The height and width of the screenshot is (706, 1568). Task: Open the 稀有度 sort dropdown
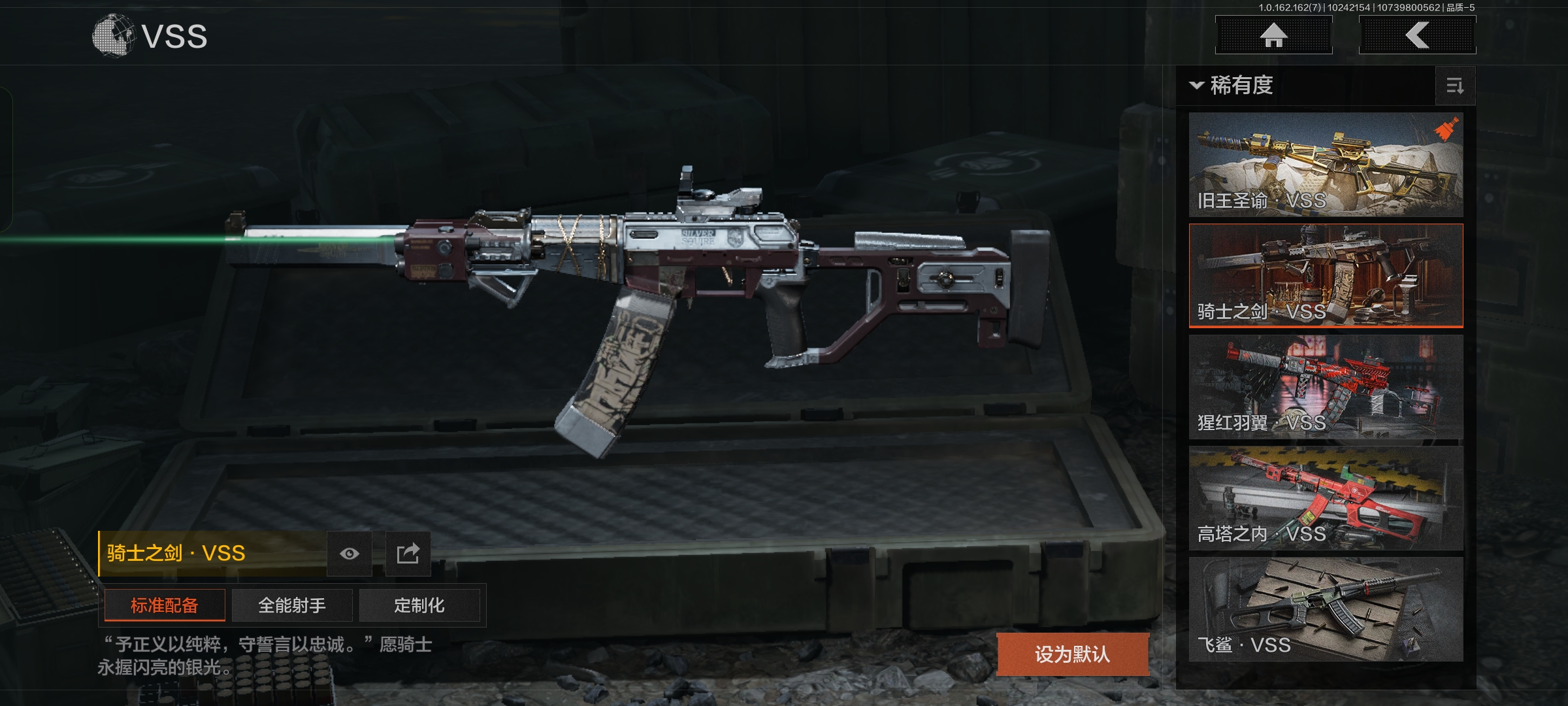point(1232,86)
